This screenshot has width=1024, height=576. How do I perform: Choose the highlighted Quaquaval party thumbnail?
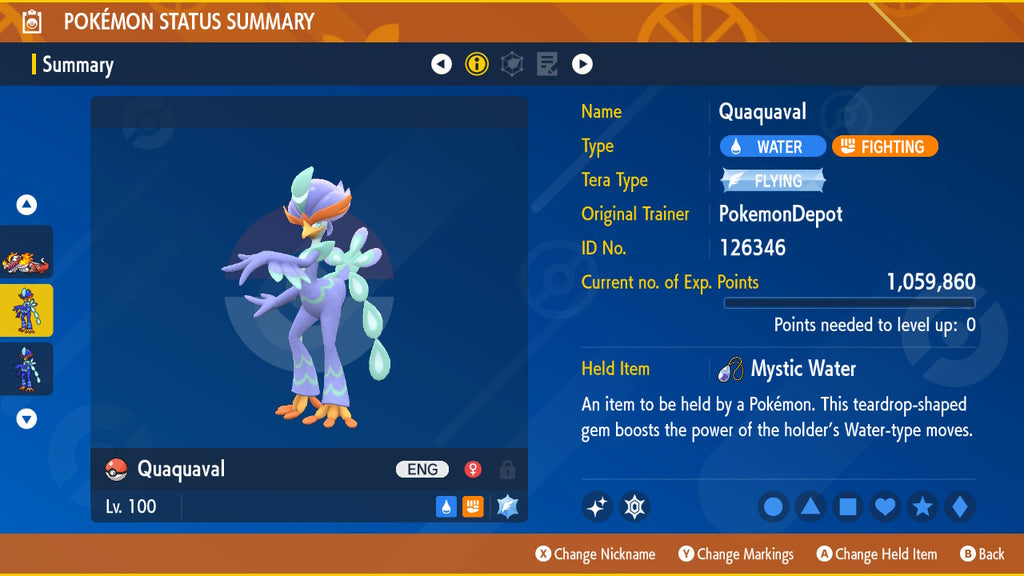(x=27, y=311)
